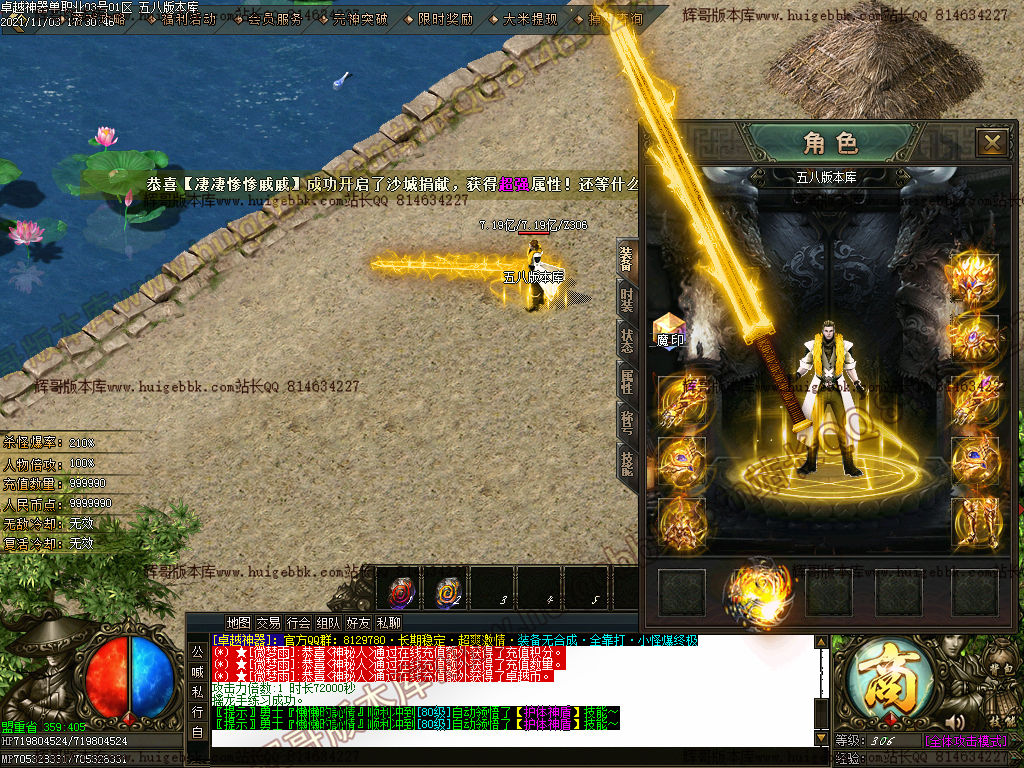The image size is (1024, 768).
Task: Select the 魔印 seal icon
Action: coord(669,329)
